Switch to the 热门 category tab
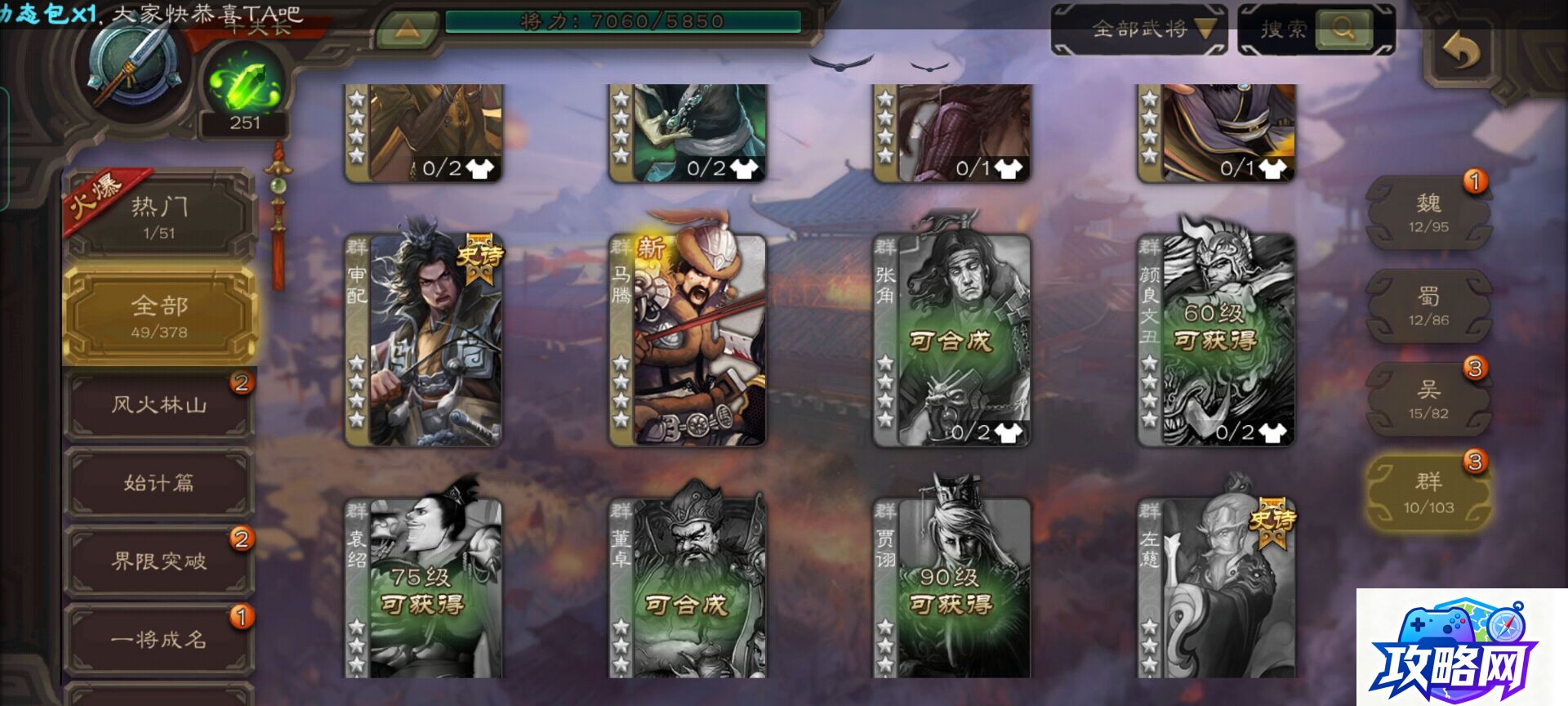Screen dimensions: 1568x706 (x=160, y=217)
